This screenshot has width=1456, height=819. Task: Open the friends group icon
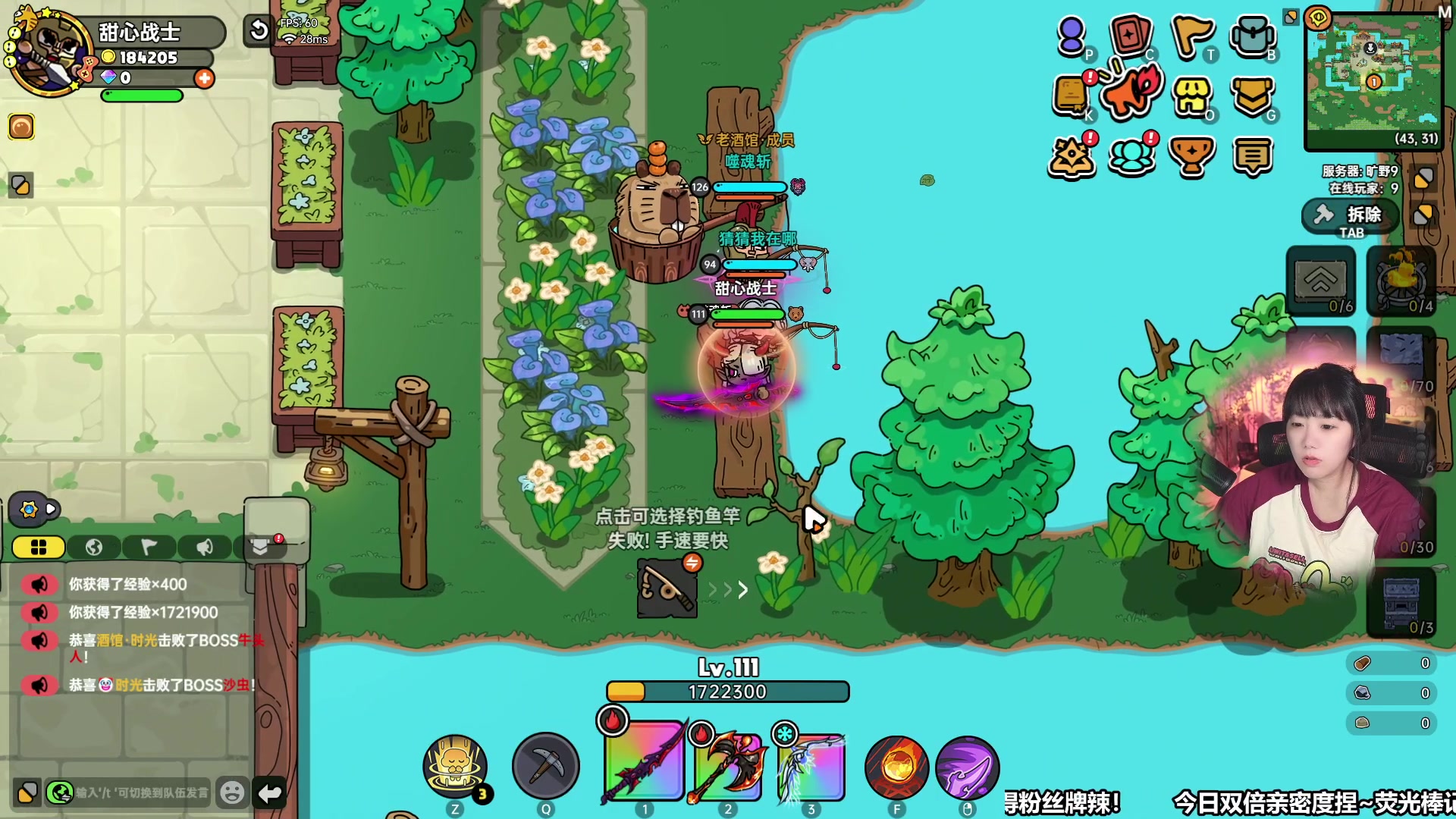pyautogui.click(x=1131, y=156)
